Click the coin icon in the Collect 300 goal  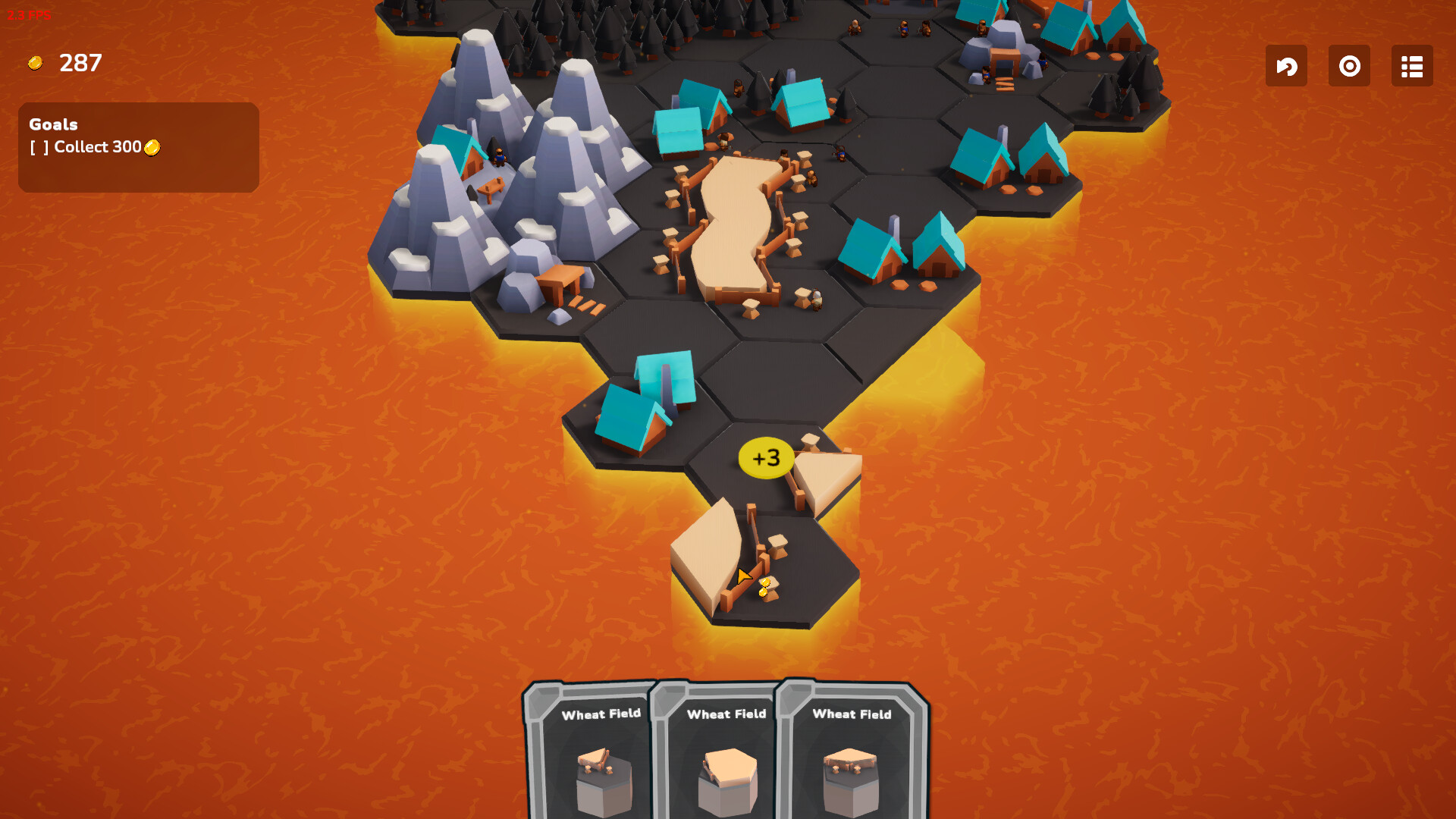click(152, 148)
